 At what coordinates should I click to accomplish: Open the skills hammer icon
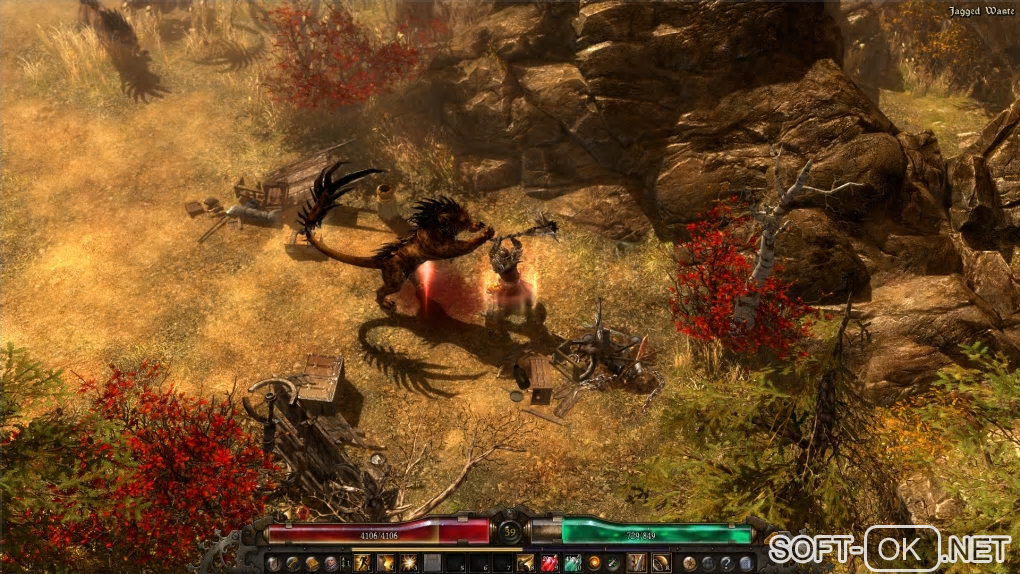(292, 563)
